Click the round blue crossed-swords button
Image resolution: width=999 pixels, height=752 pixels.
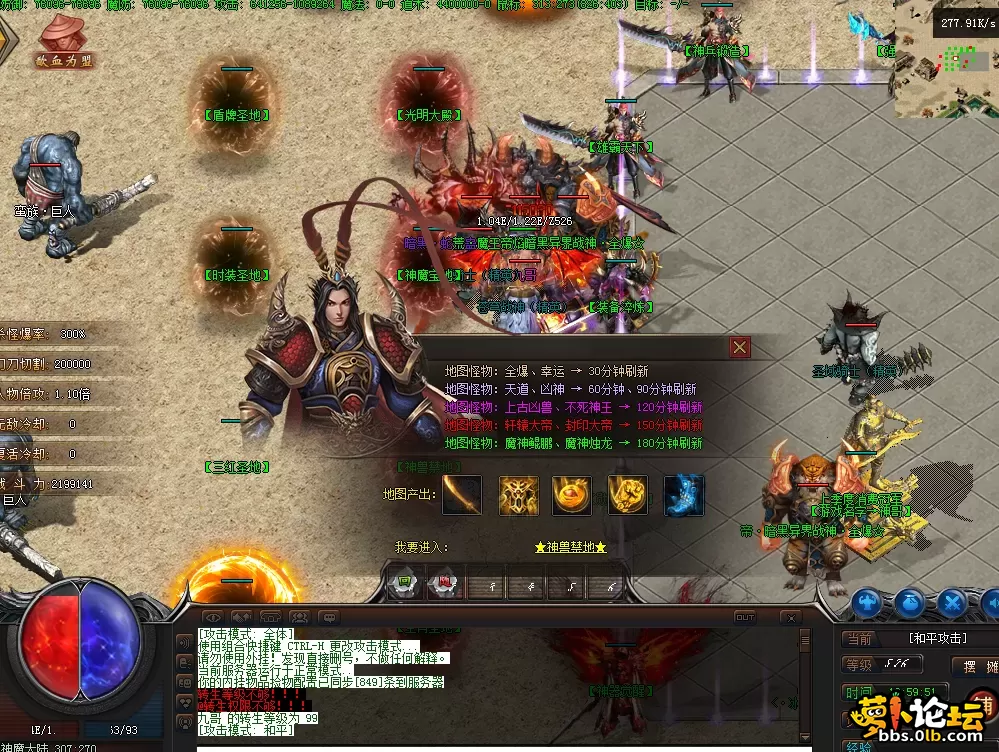tap(953, 603)
